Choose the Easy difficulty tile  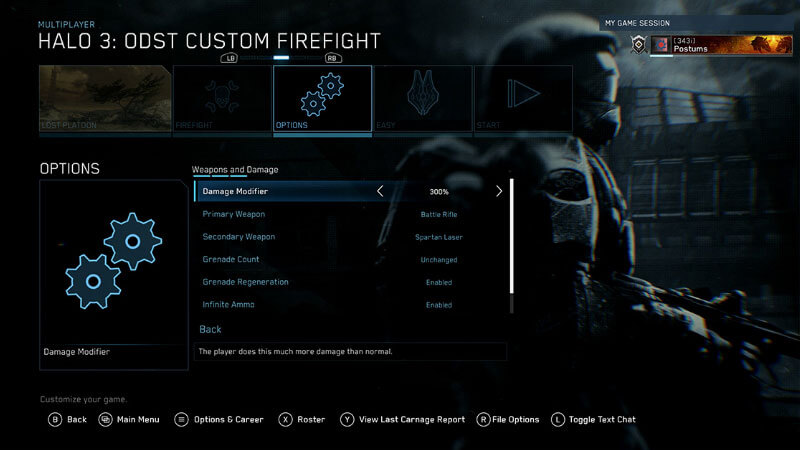421,98
